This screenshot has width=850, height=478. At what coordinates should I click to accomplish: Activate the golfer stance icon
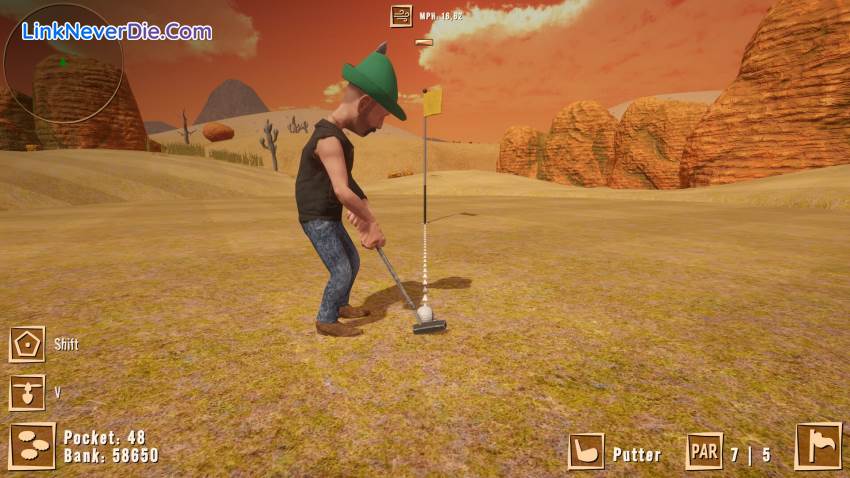[x=27, y=392]
